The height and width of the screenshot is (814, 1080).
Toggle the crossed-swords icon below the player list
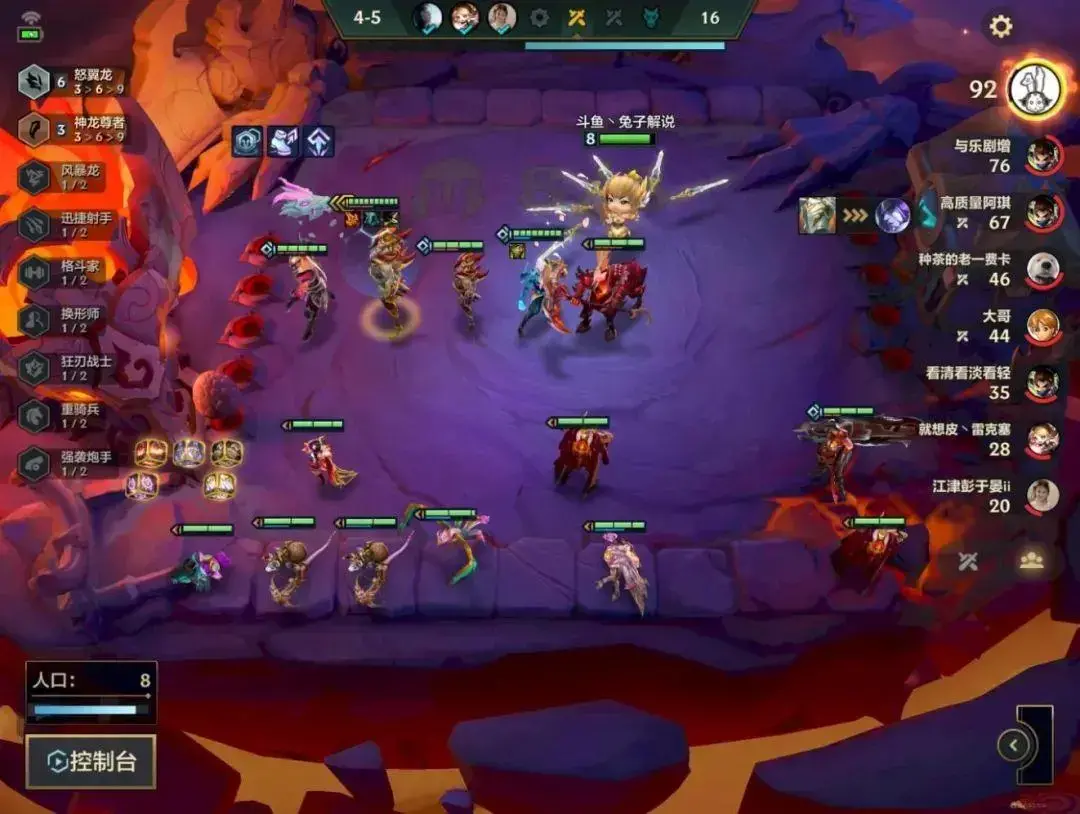click(967, 561)
